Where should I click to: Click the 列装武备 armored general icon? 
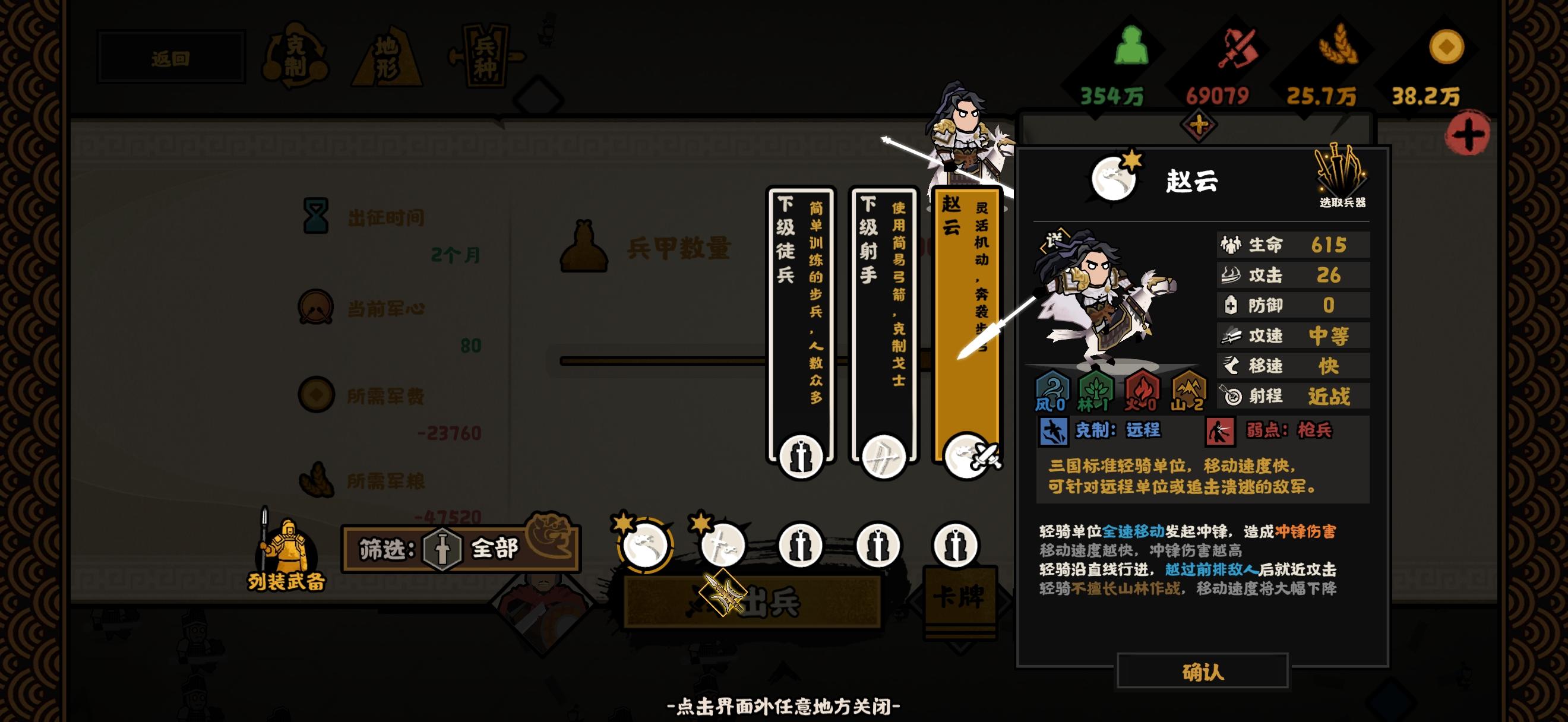(287, 547)
